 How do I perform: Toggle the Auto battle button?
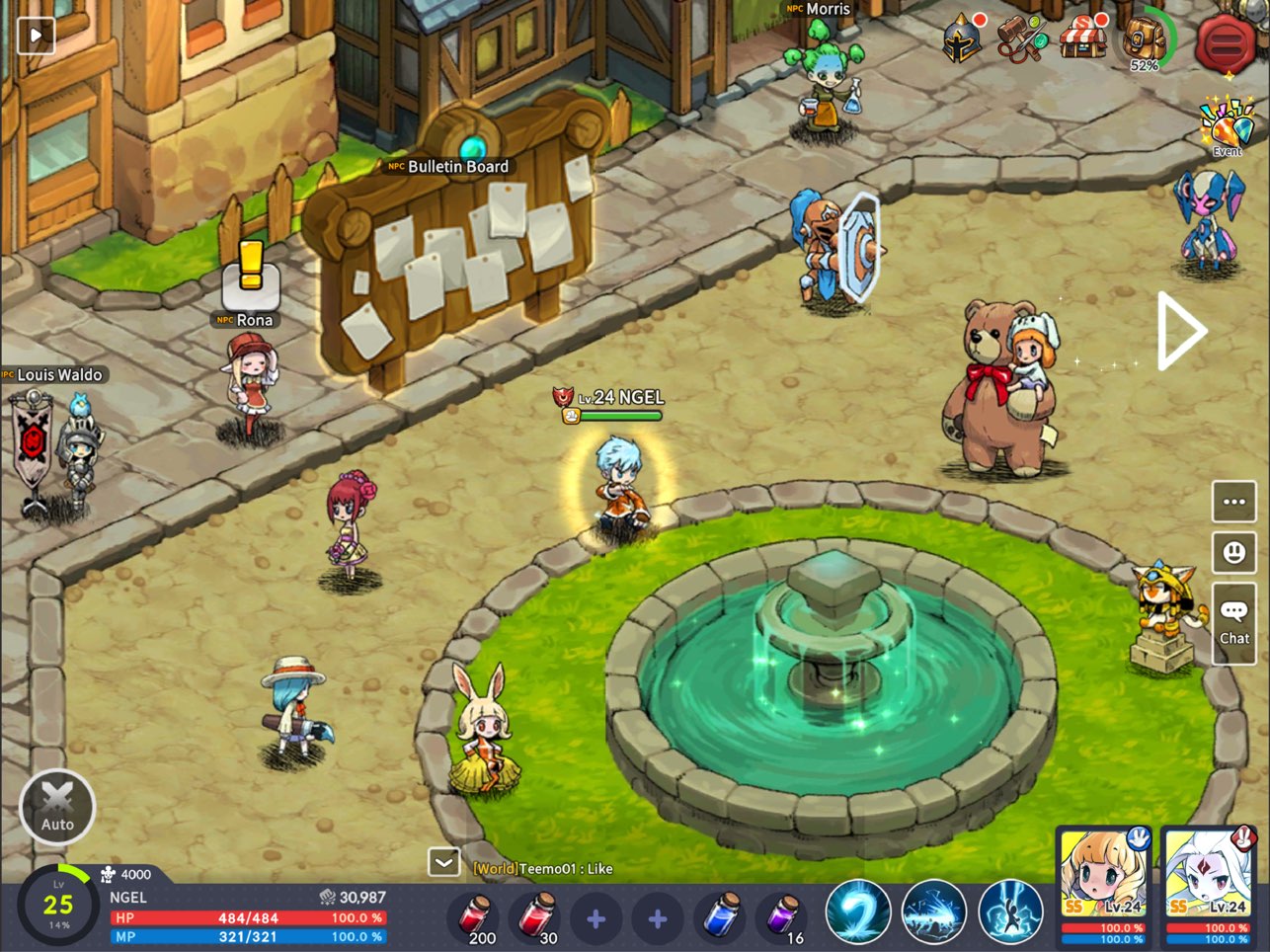[x=57, y=807]
